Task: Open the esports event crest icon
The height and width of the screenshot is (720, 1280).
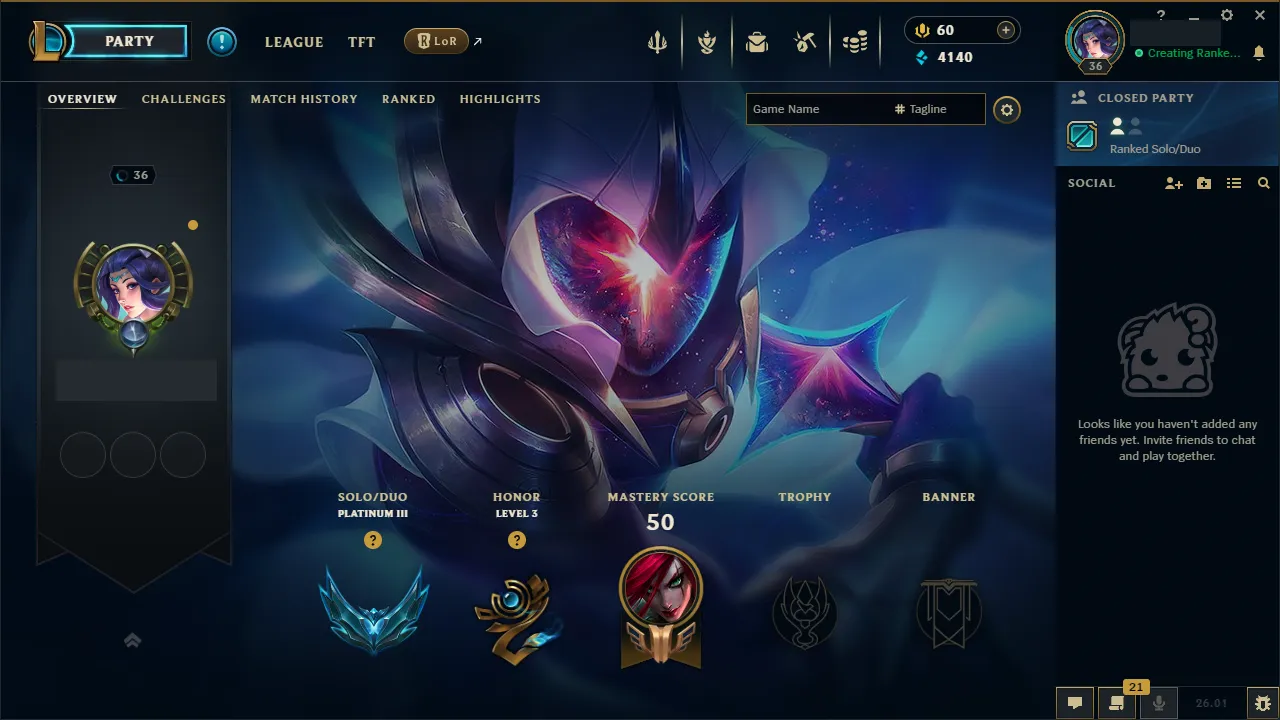Action: click(x=707, y=41)
